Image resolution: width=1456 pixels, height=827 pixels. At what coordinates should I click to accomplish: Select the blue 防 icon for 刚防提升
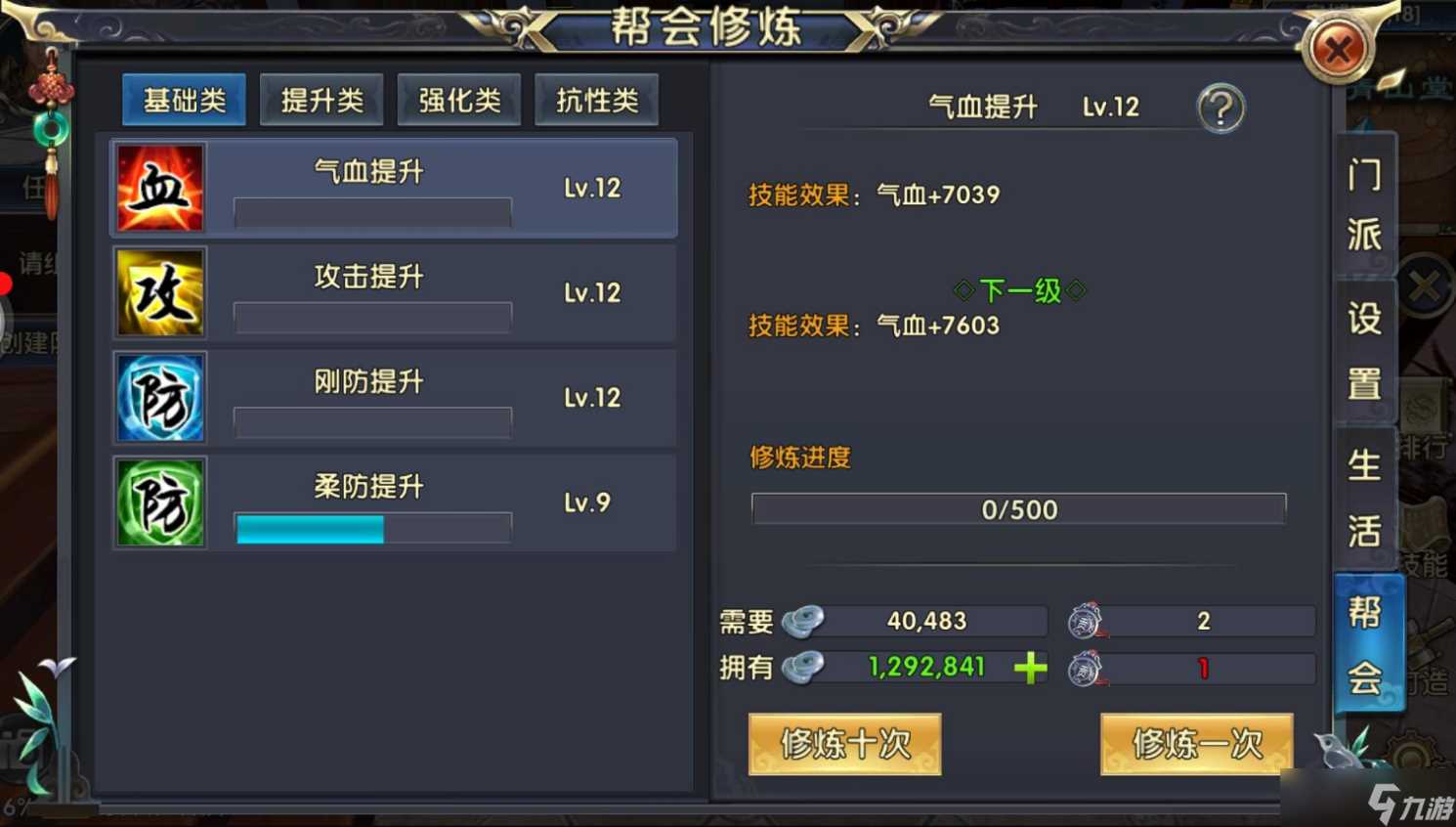(159, 398)
